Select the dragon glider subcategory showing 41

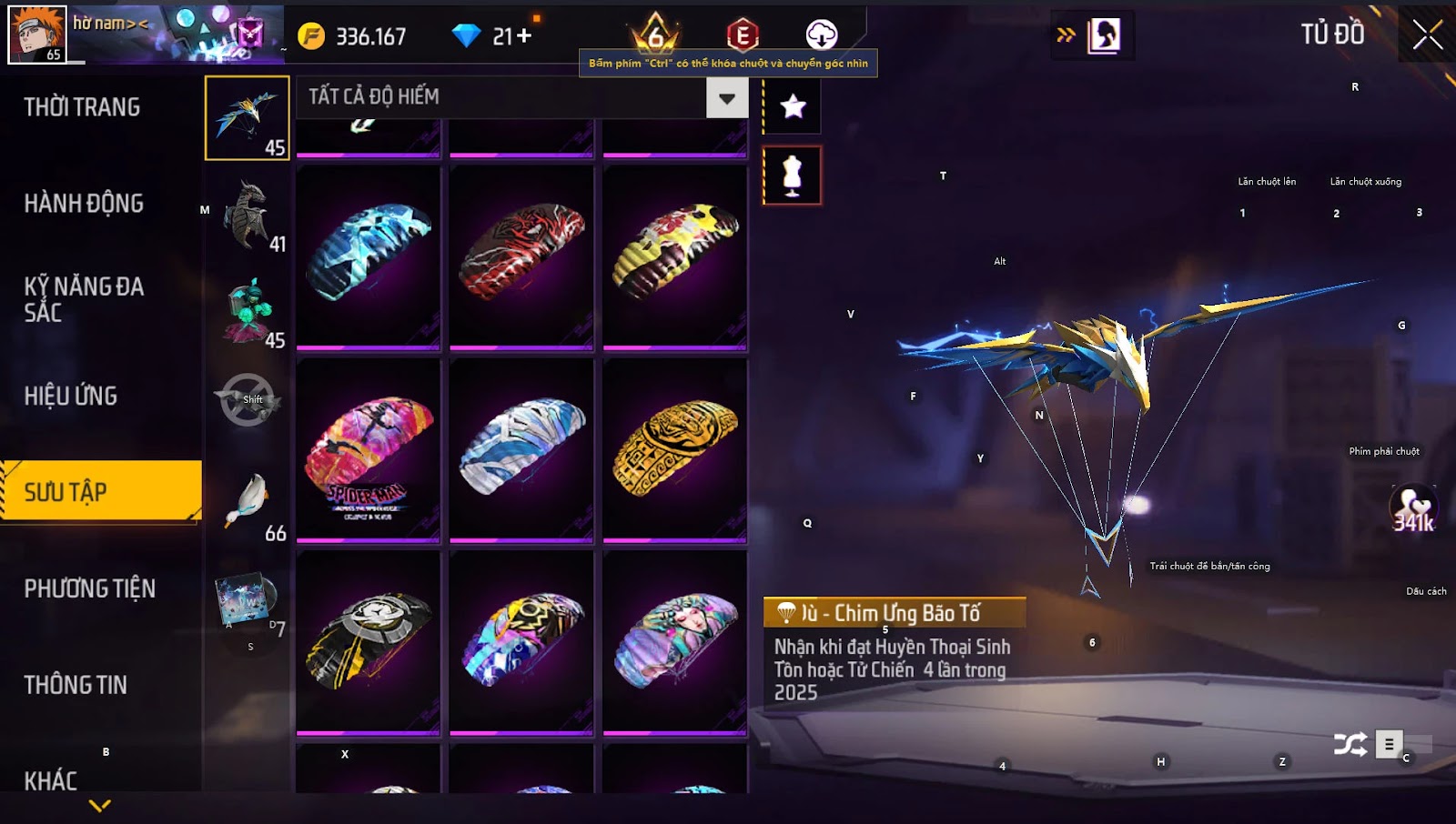(248, 216)
